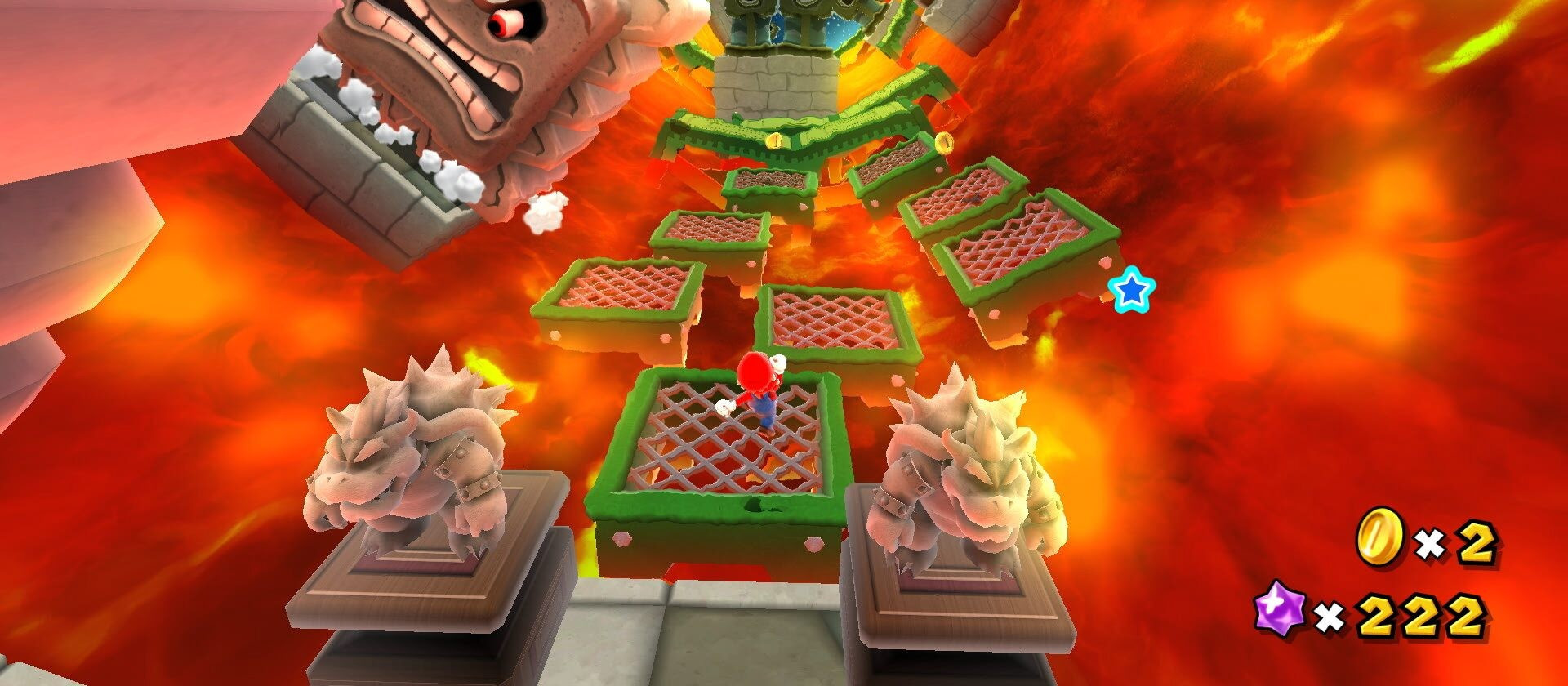1568x686 pixels.
Task: Click the coin floating above the green walkway
Action: [x=774, y=140]
